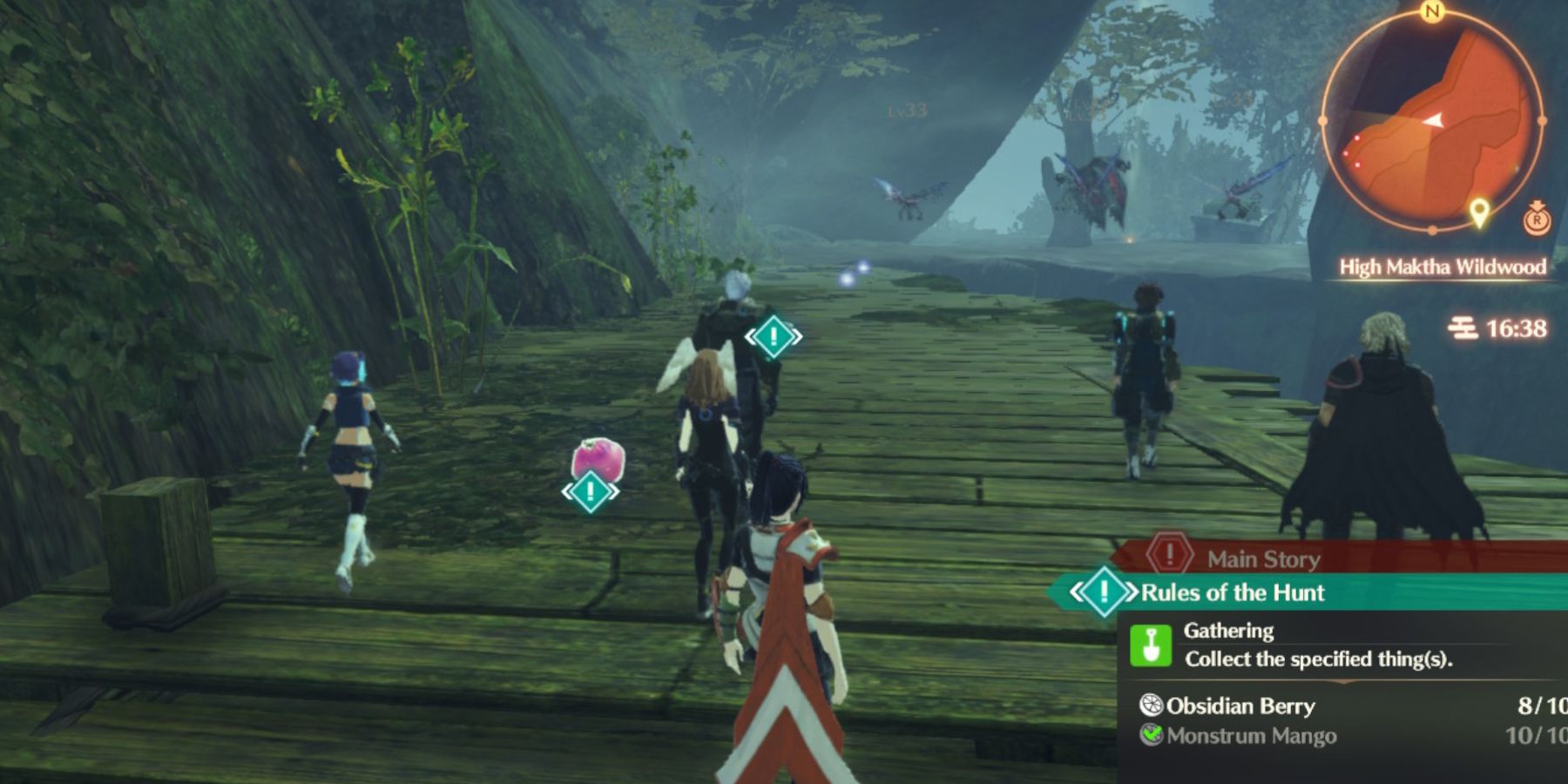Image resolution: width=1568 pixels, height=784 pixels.
Task: Click the High Maktha Wildwood location label
Action: pyautogui.click(x=1443, y=267)
